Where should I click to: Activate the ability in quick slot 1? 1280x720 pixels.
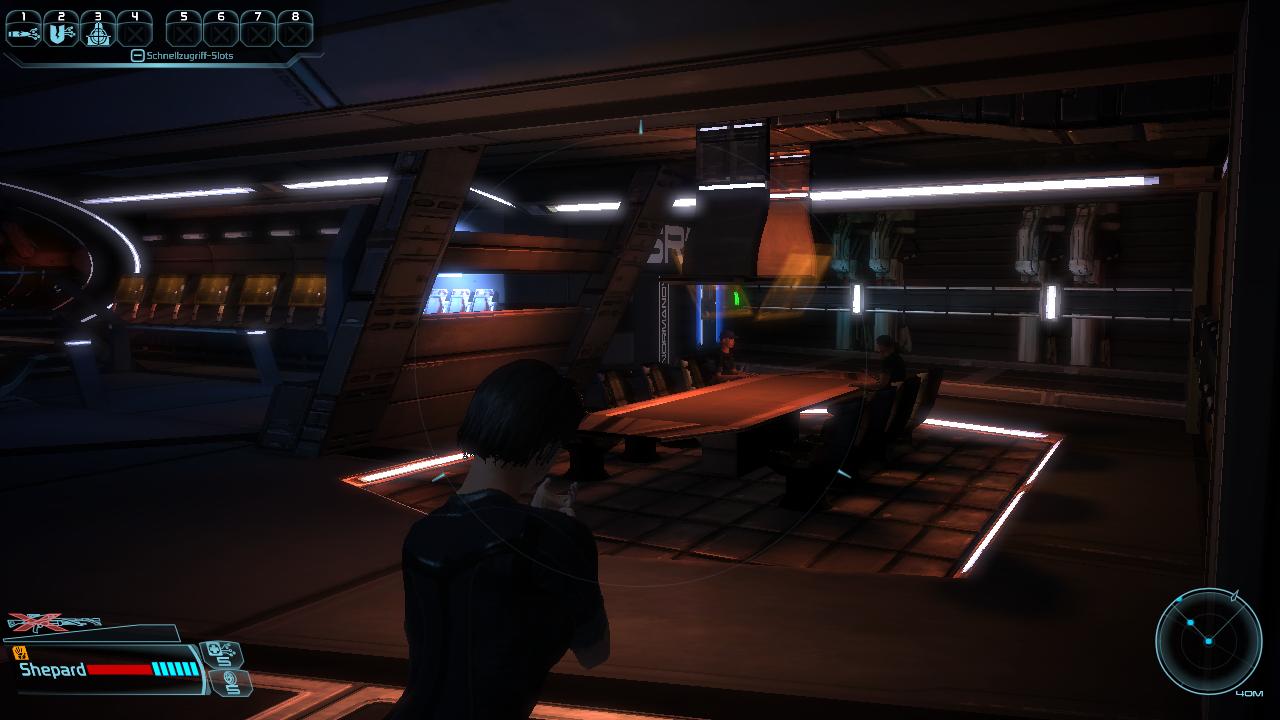(x=23, y=30)
